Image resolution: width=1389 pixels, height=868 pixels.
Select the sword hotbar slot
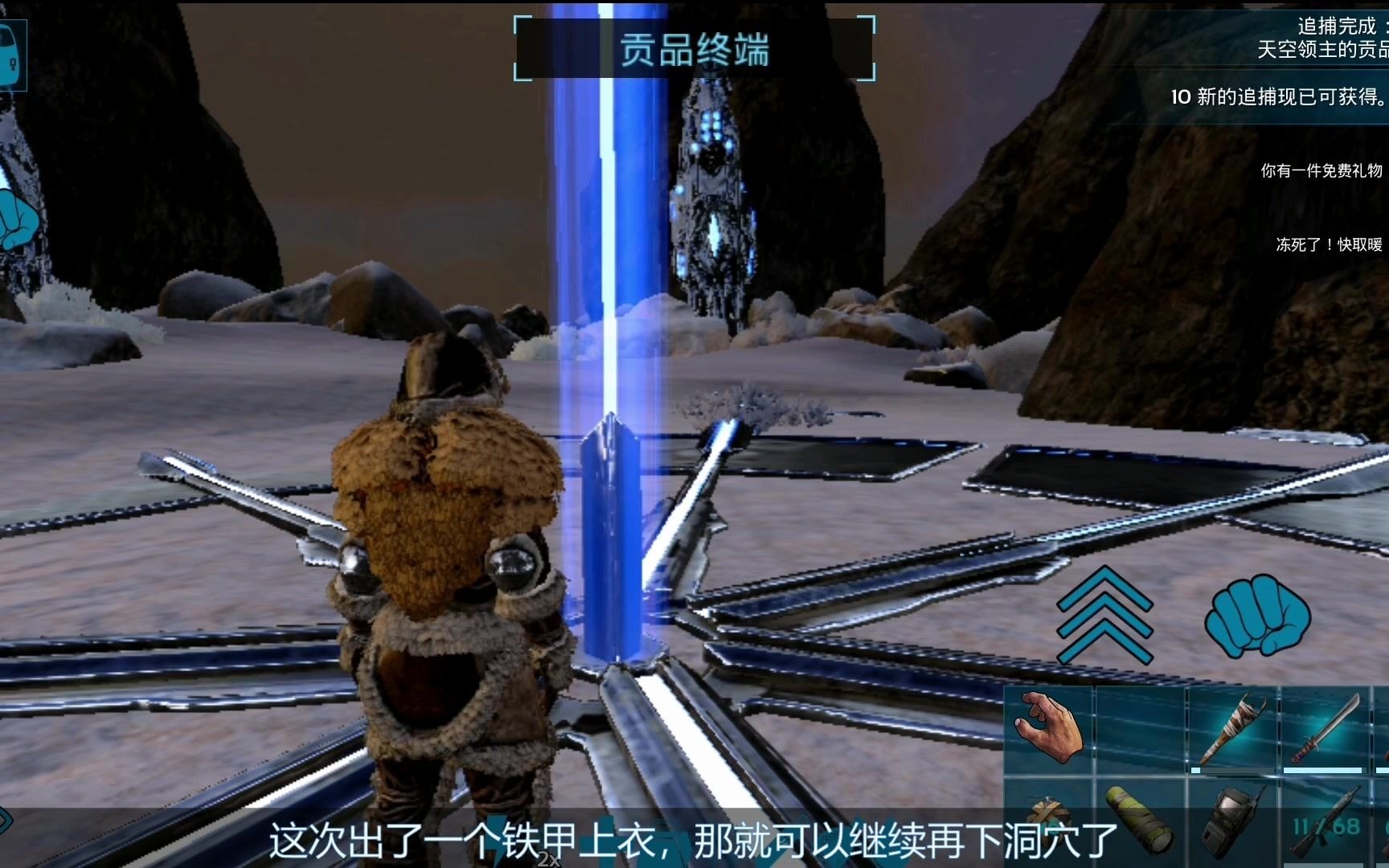click(x=1325, y=729)
